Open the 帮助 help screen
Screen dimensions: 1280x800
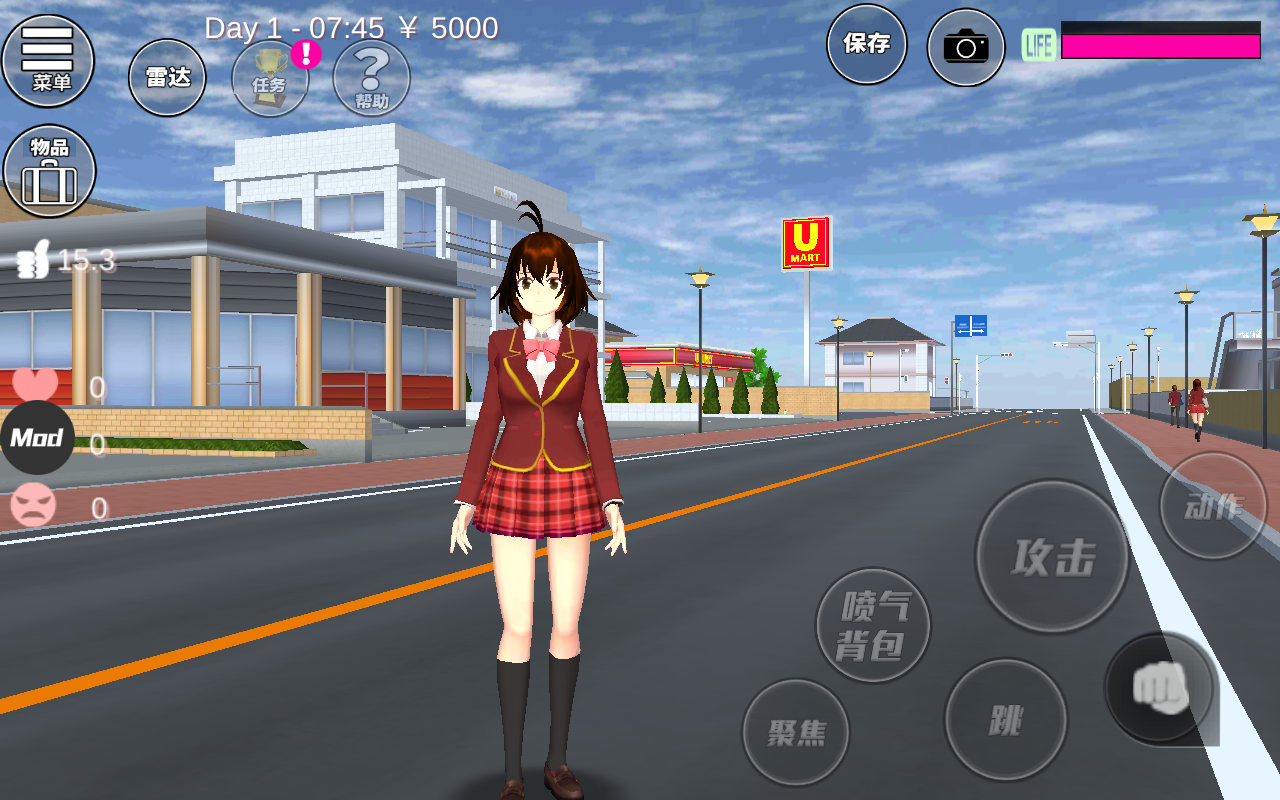tap(371, 78)
